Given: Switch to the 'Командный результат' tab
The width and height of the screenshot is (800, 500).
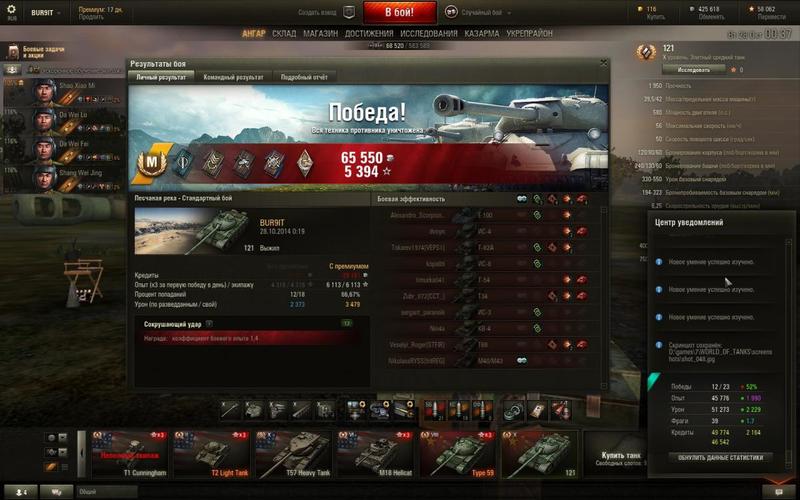Looking at the screenshot, I should [x=233, y=77].
